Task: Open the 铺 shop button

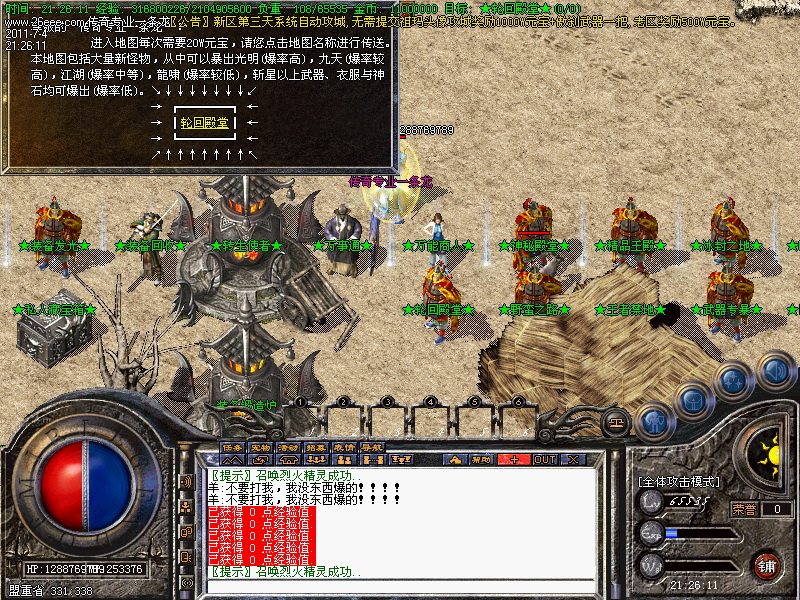Action: tap(765, 564)
